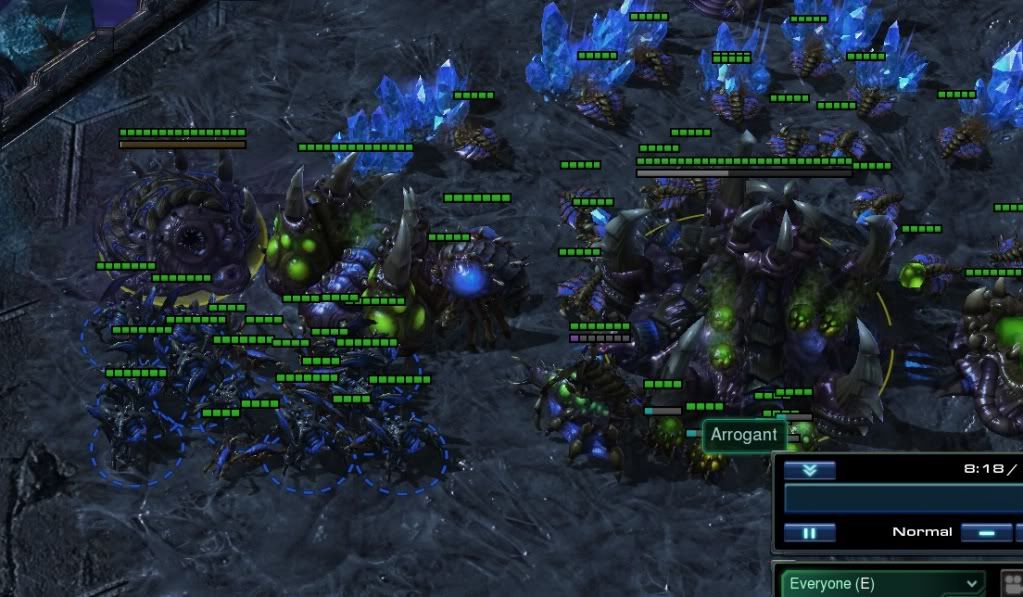Toggle the camera icon button
Image resolution: width=1023 pixels, height=597 pixels.
pyautogui.click(x=1013, y=583)
